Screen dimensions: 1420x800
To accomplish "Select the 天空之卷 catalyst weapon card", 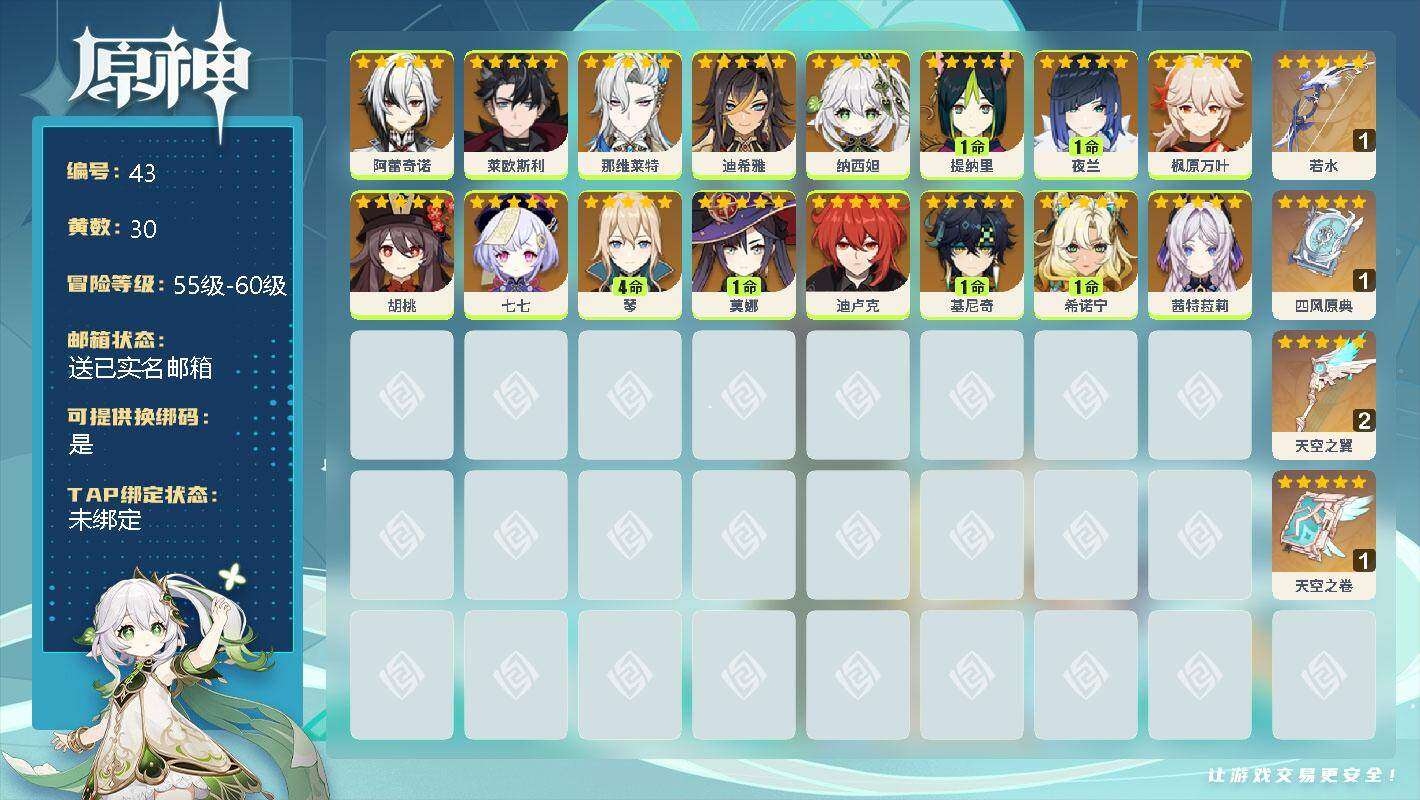I will click(x=1323, y=534).
